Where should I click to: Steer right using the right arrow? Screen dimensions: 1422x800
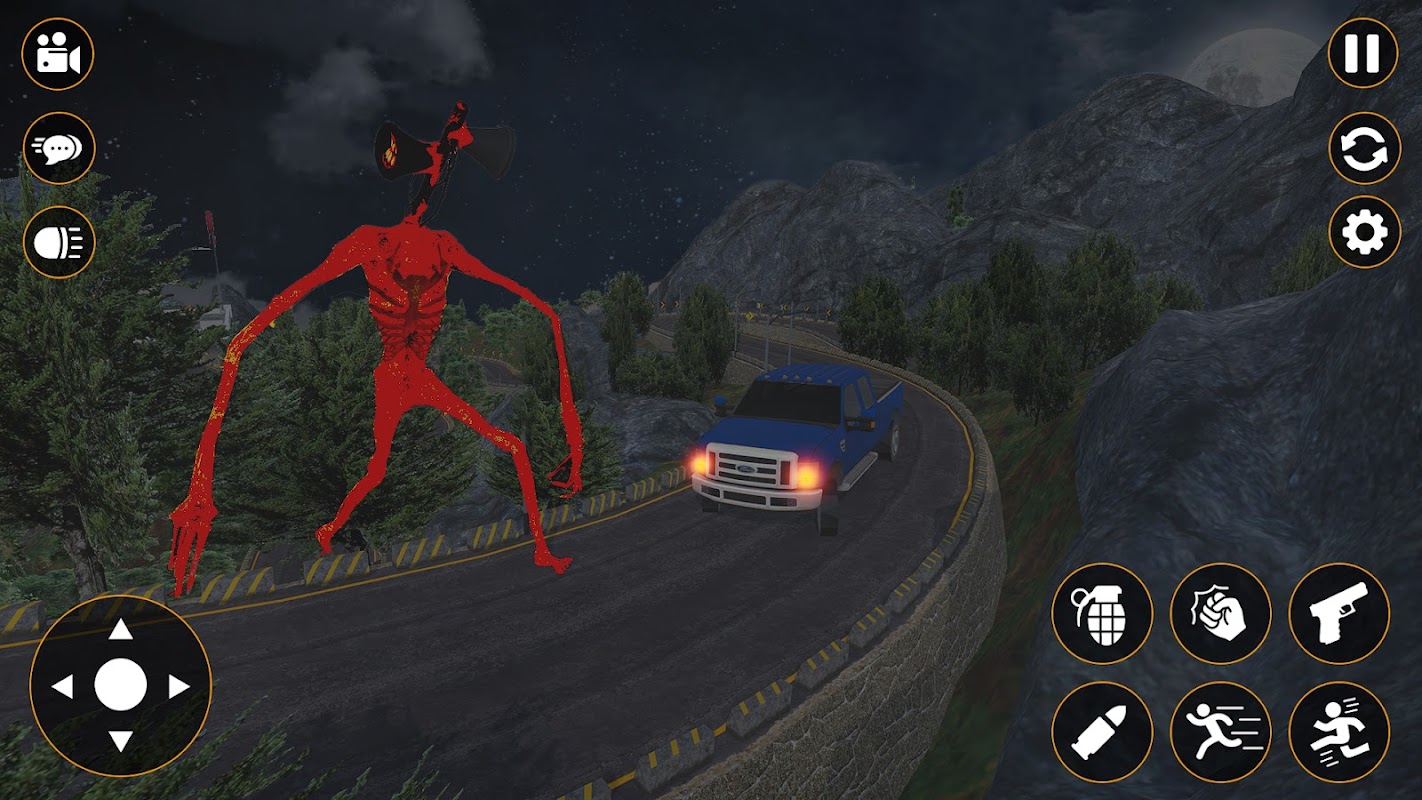(179, 686)
